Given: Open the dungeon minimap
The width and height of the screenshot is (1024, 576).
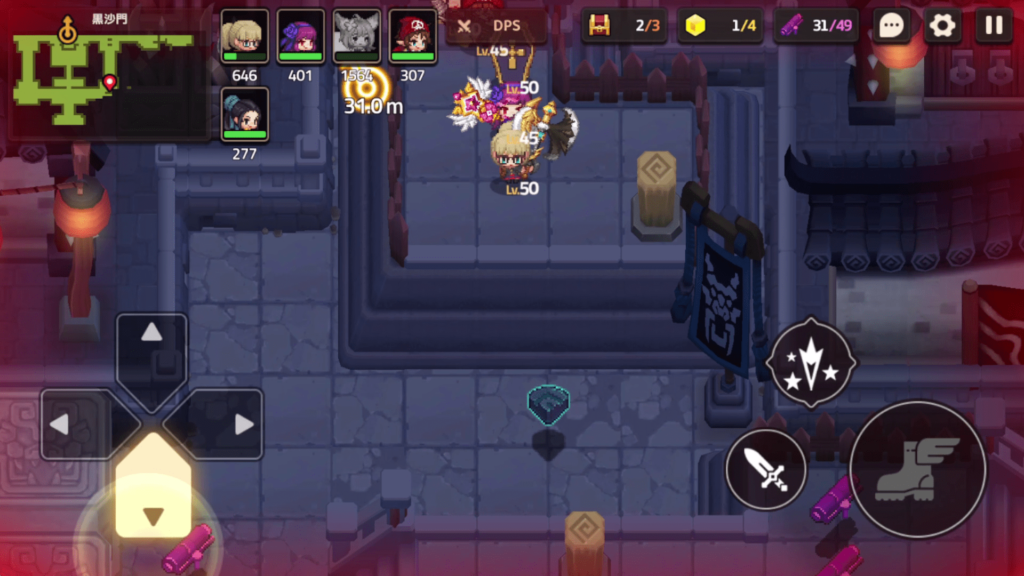Looking at the screenshot, I should click(x=105, y=75).
